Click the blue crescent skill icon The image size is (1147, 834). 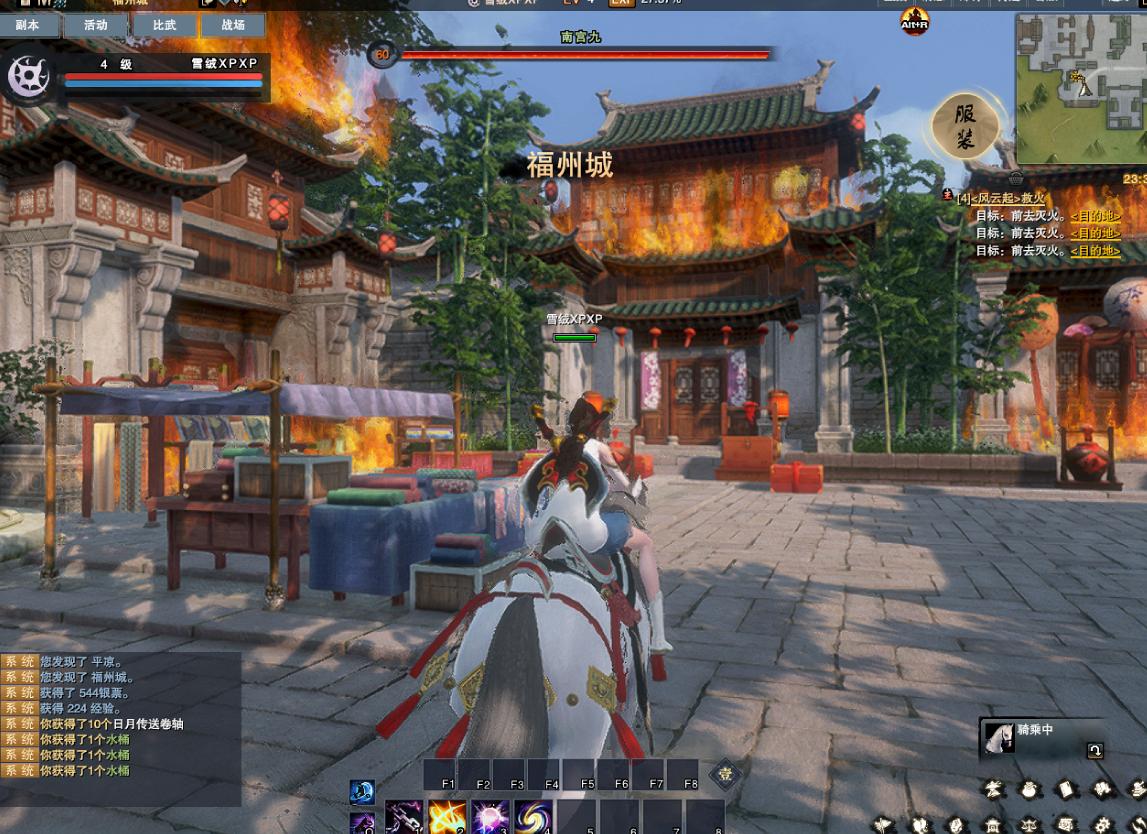click(362, 792)
